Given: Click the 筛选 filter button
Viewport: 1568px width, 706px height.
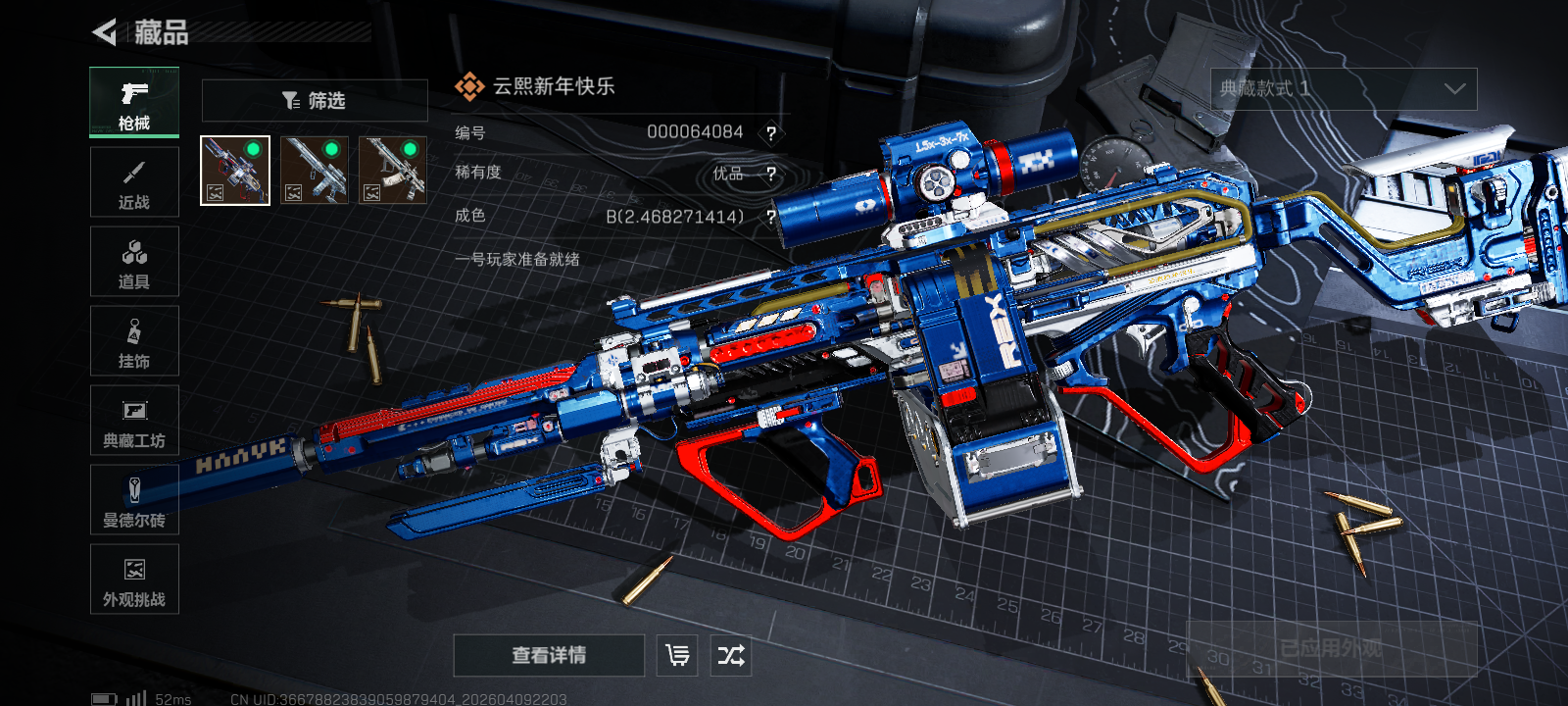Looking at the screenshot, I should click(x=315, y=100).
